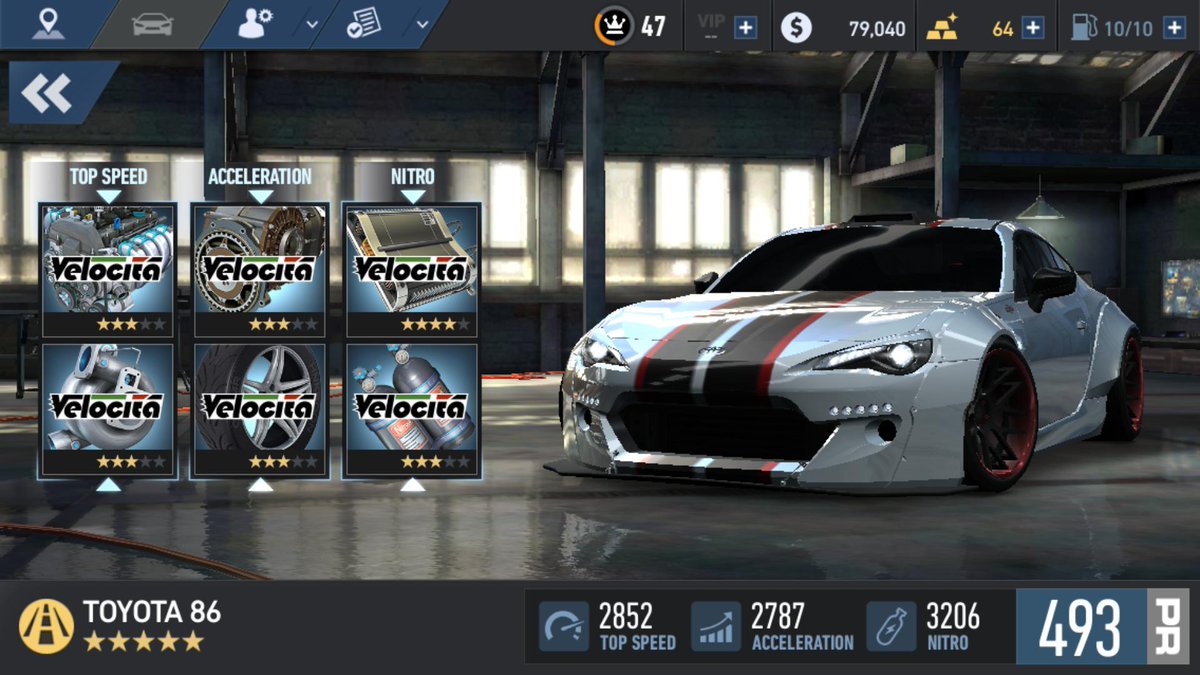
Task: Buy more gold with the plus button
Action: (x=1033, y=28)
